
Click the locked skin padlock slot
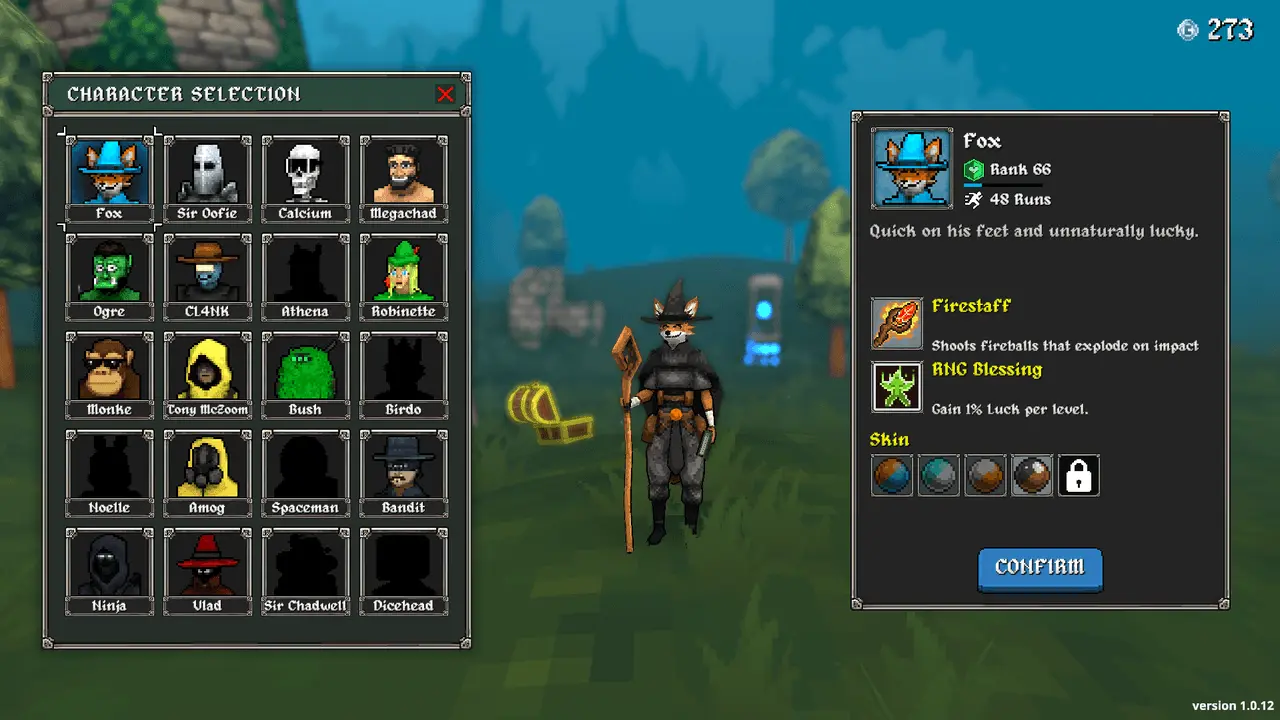pyautogui.click(x=1079, y=476)
